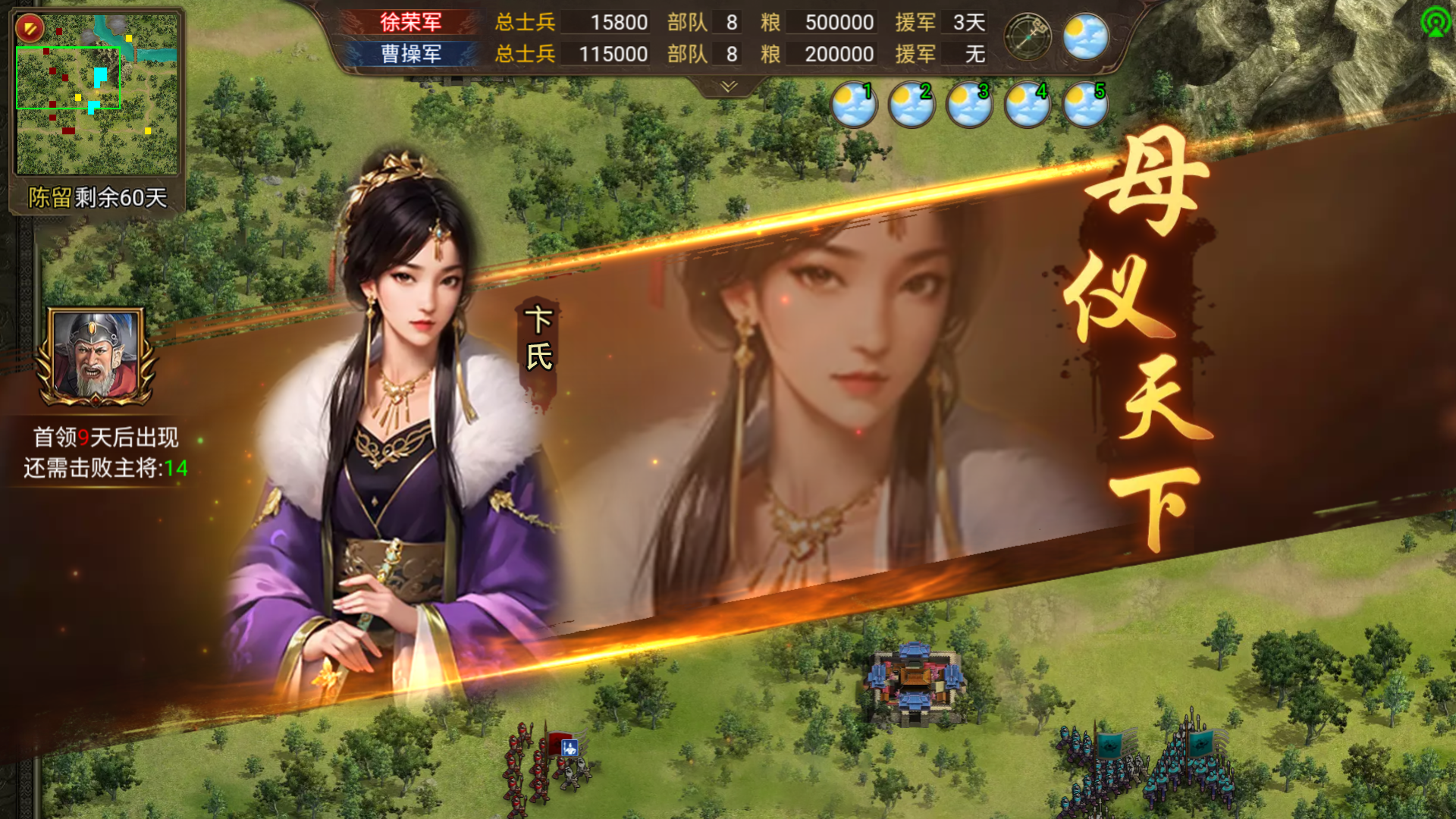The image size is (1456, 819).
Task: Expand the minimap green viewport region
Action: [x=67, y=76]
